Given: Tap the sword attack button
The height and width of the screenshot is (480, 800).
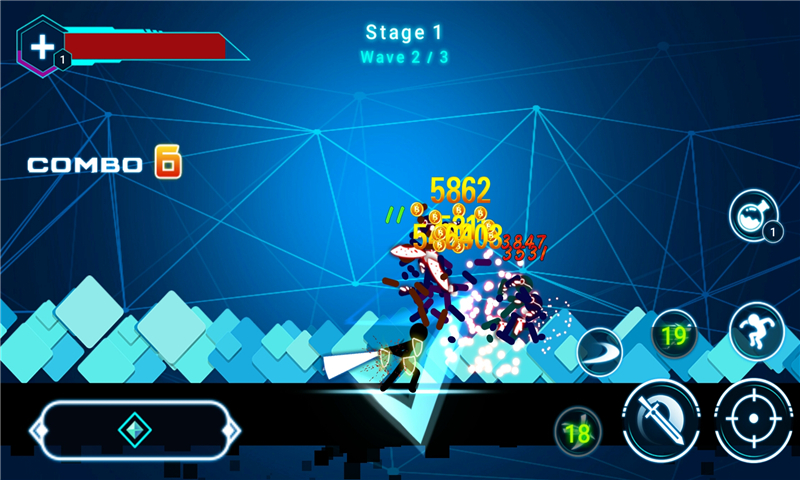Looking at the screenshot, I should coord(661,420).
